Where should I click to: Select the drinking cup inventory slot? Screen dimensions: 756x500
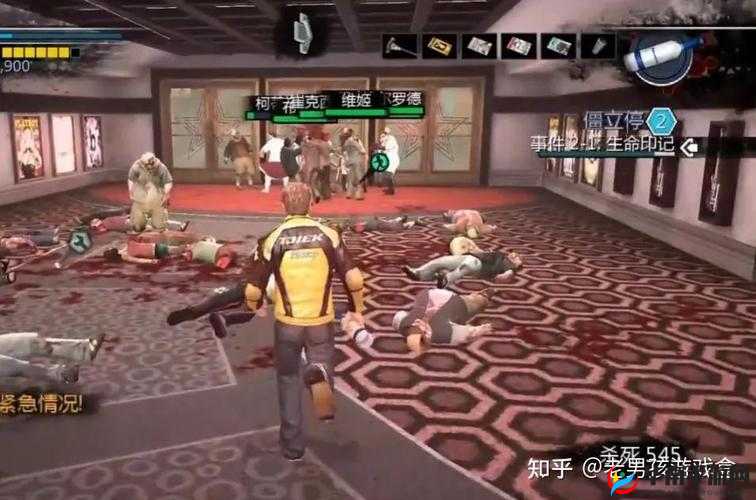598,46
